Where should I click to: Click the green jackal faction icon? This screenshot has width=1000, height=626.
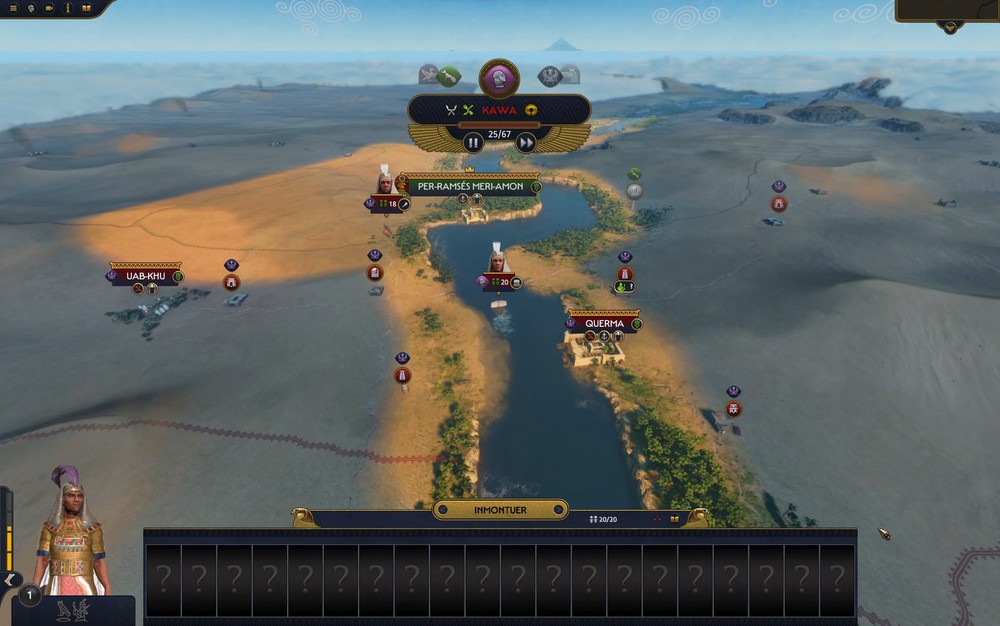pyautogui.click(x=448, y=75)
